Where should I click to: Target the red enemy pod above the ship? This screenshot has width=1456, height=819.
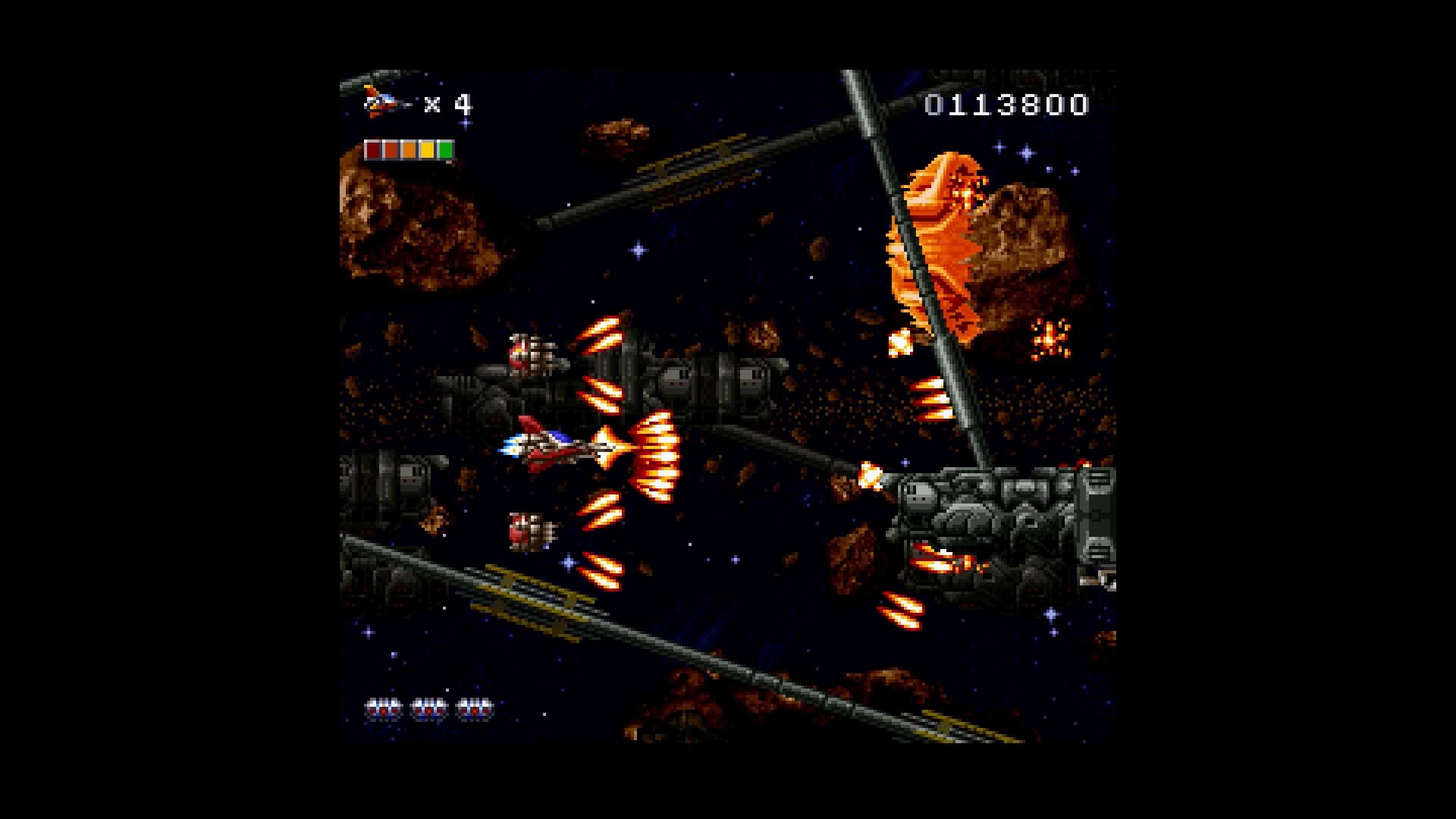tap(531, 353)
